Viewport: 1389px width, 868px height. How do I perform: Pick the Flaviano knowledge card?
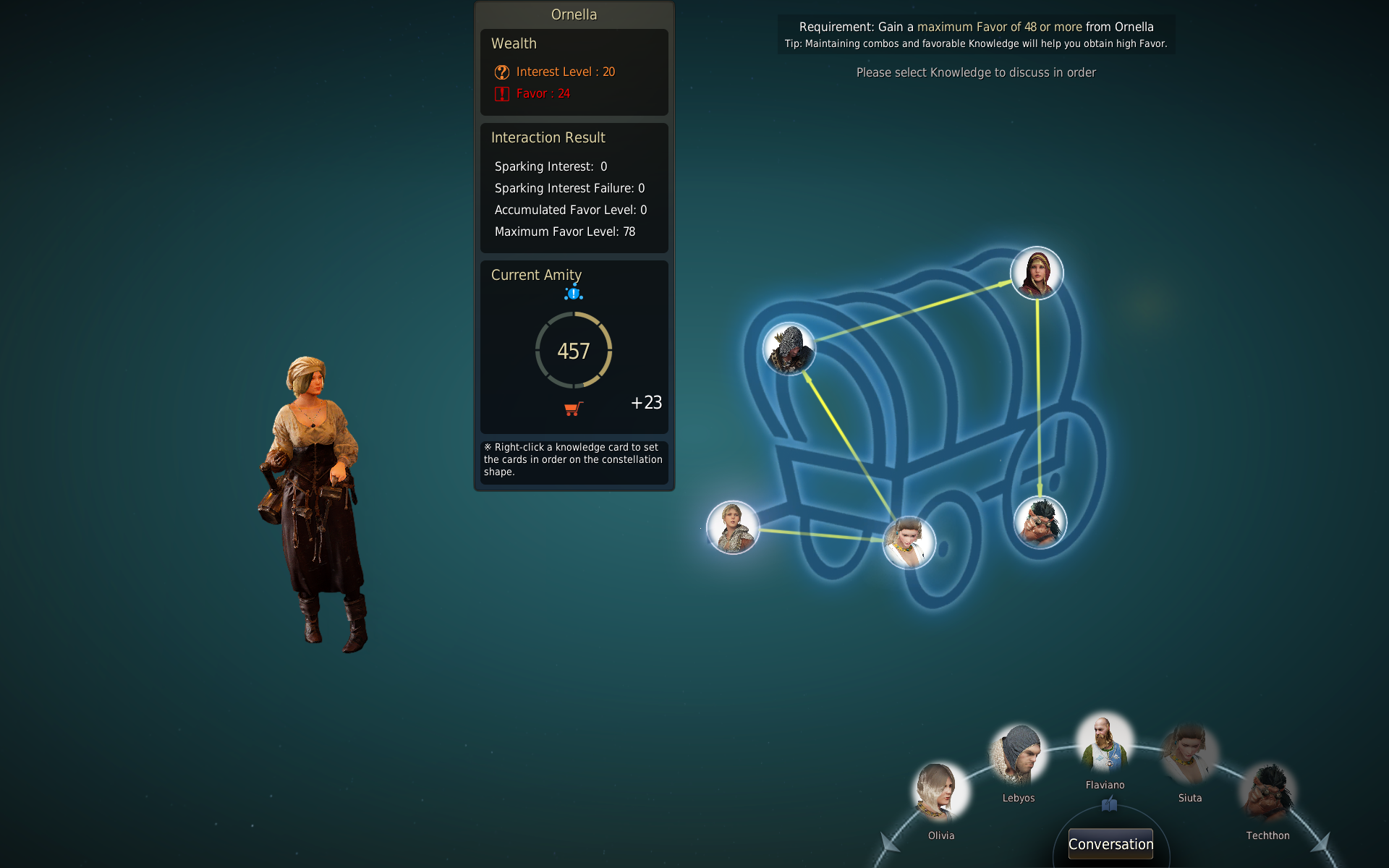click(x=1104, y=744)
